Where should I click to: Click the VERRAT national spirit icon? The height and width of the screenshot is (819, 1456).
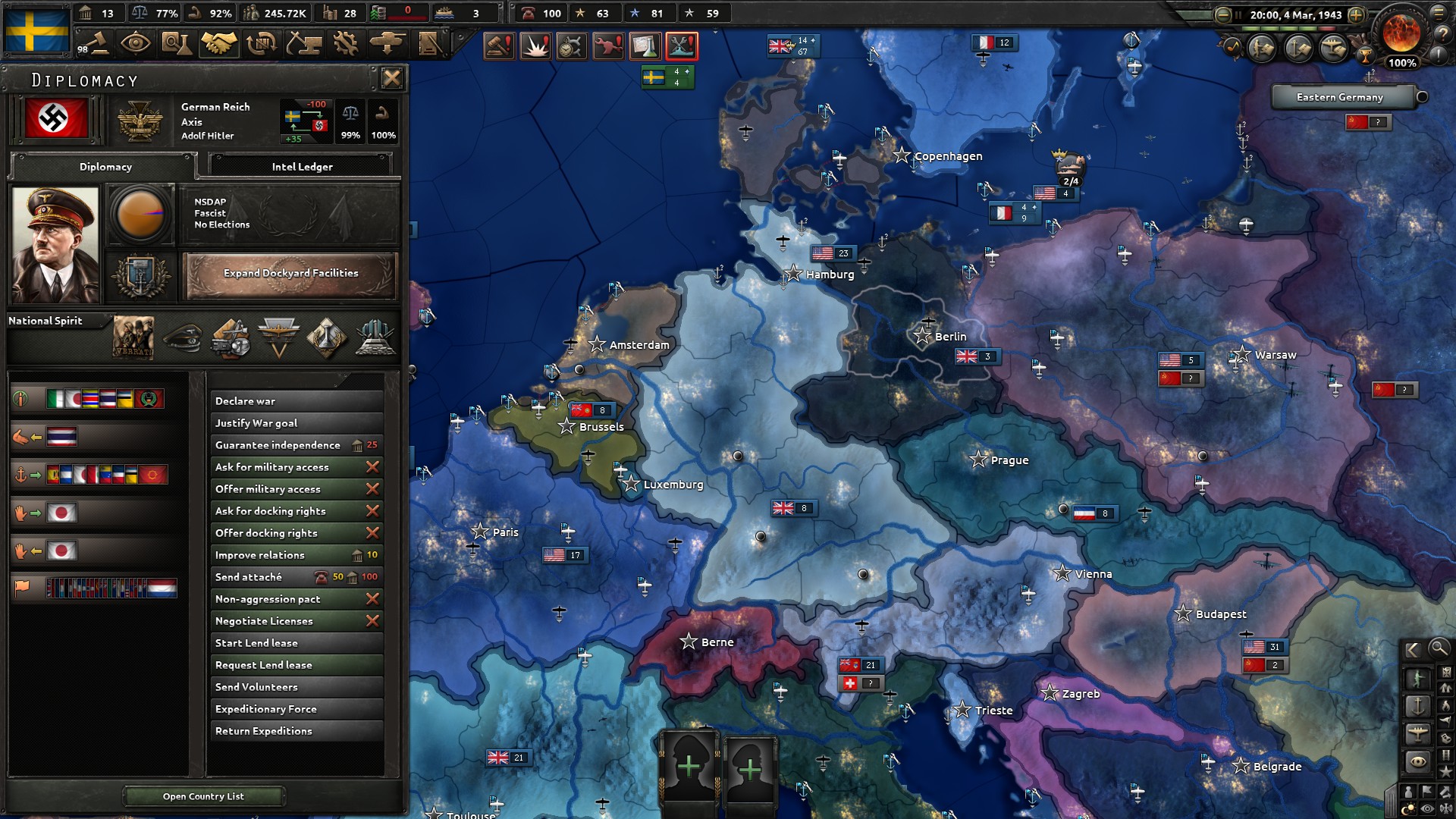tap(133, 338)
